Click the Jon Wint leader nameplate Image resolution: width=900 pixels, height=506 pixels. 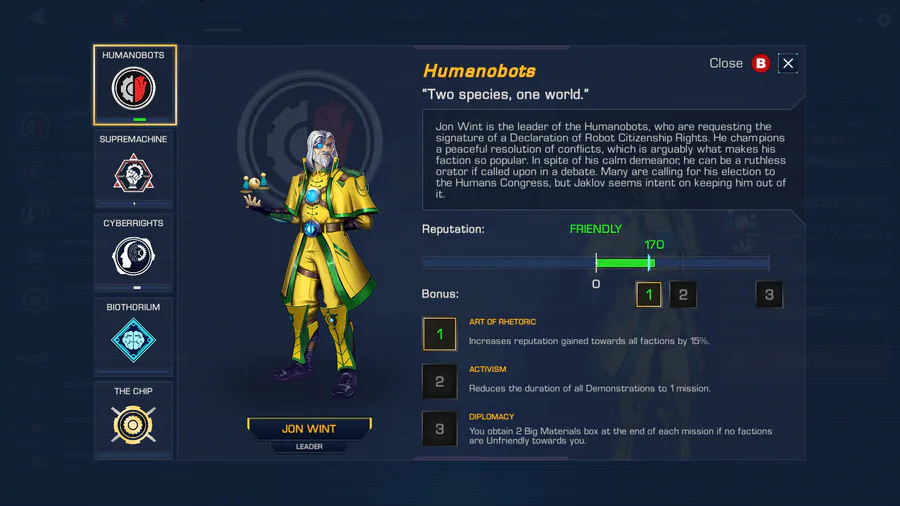pyautogui.click(x=308, y=429)
